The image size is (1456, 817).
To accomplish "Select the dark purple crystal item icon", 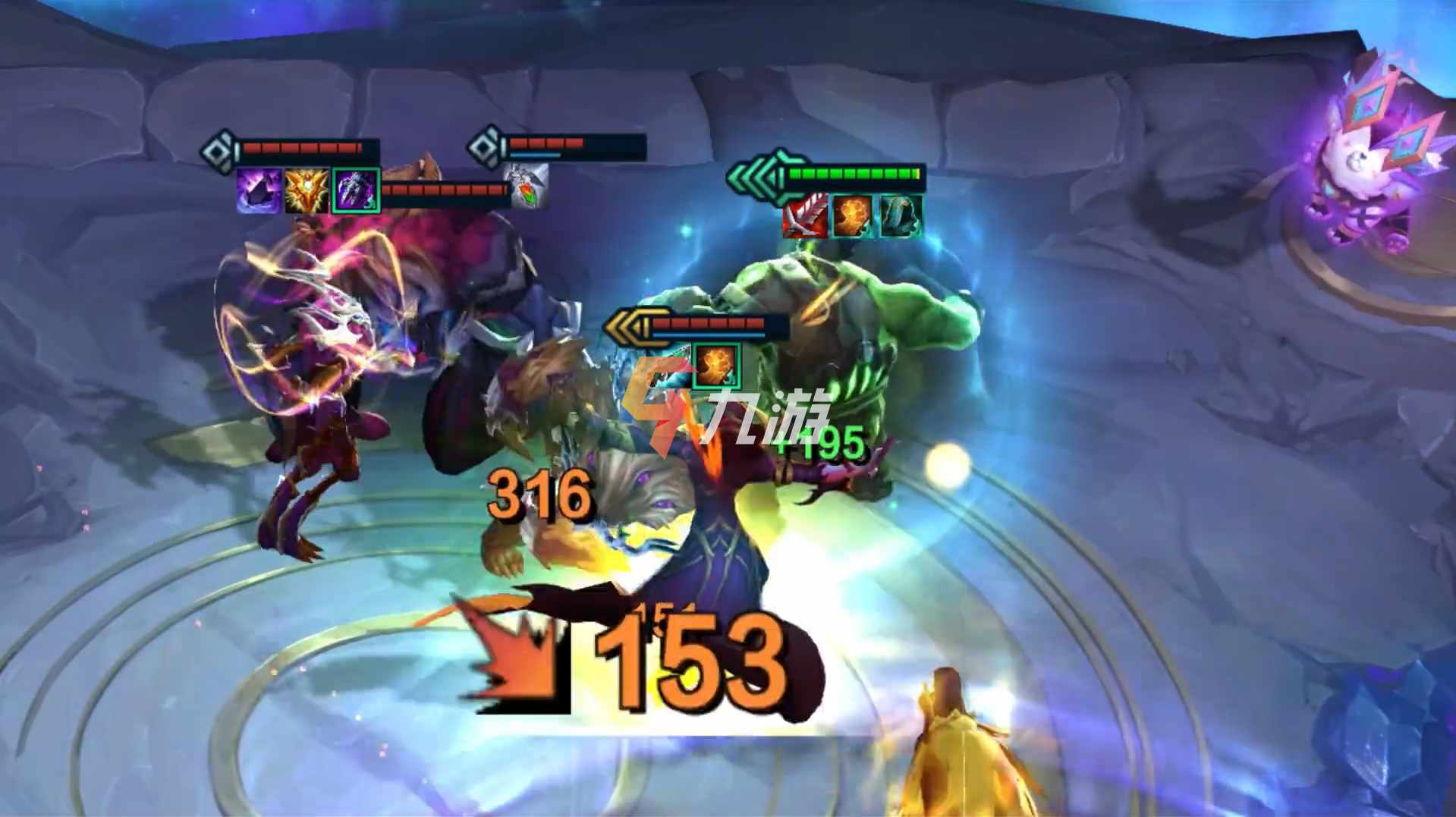I will click(259, 190).
